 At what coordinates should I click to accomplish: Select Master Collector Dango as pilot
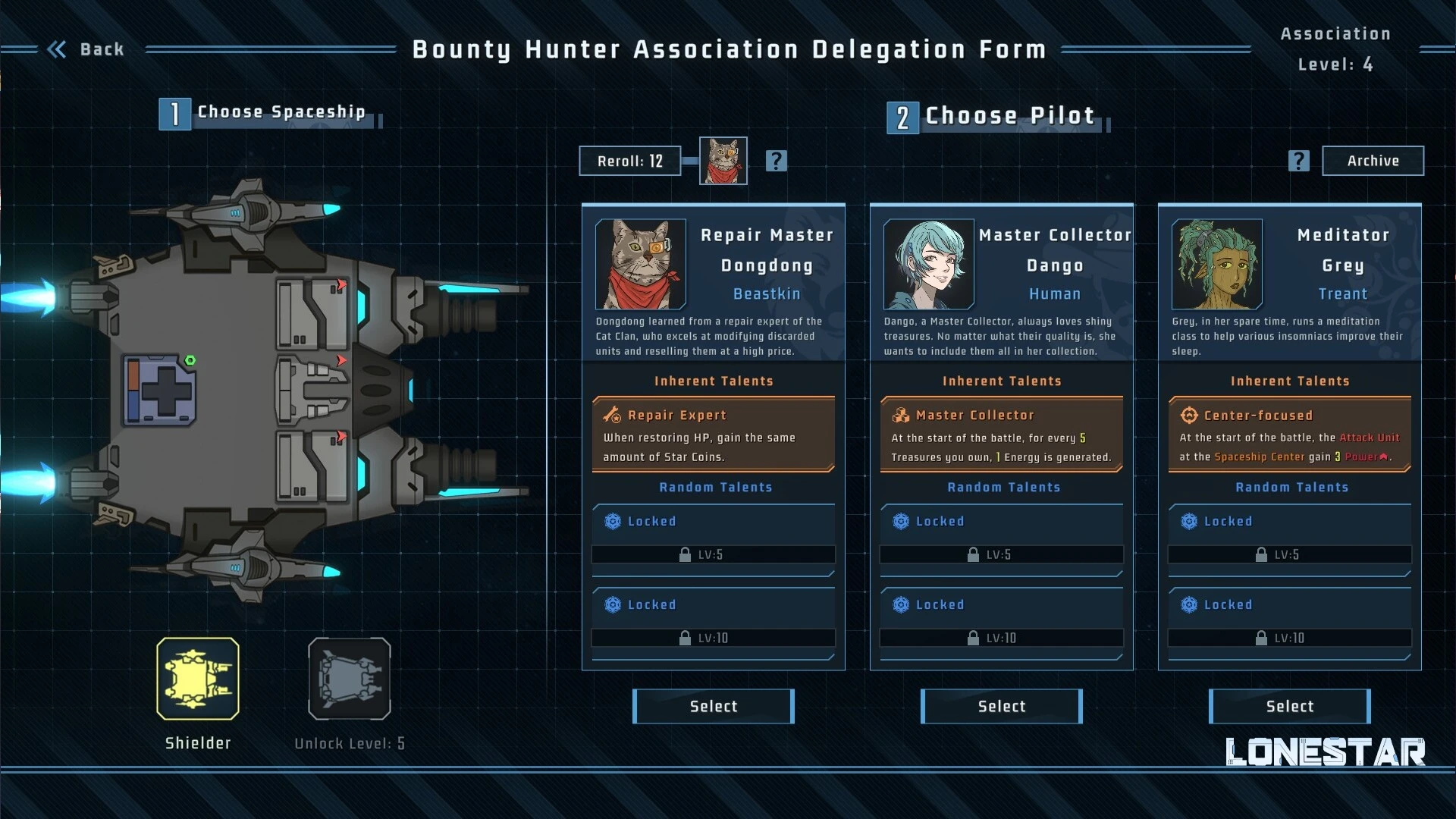click(1001, 706)
